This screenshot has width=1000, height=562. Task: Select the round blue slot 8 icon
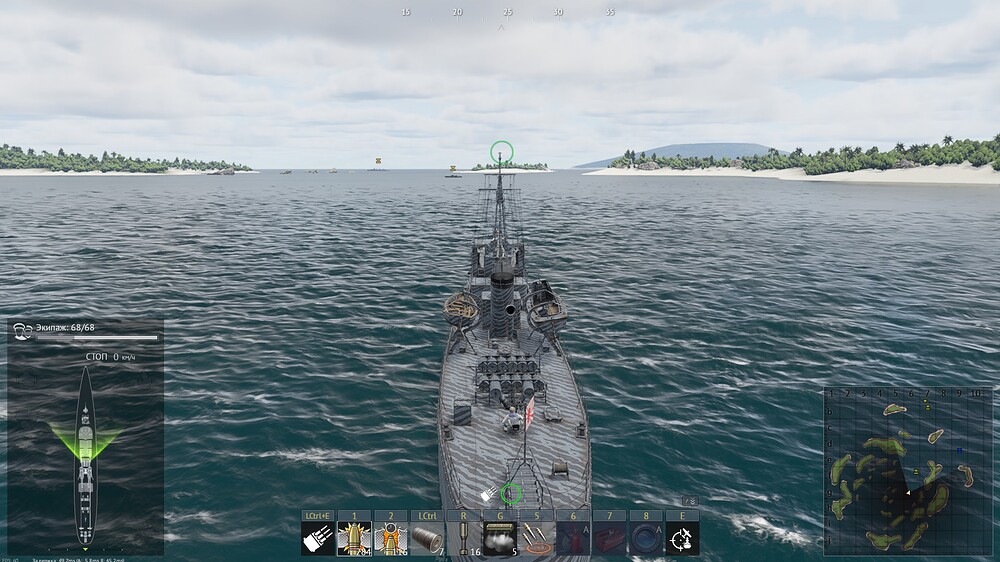tap(645, 538)
